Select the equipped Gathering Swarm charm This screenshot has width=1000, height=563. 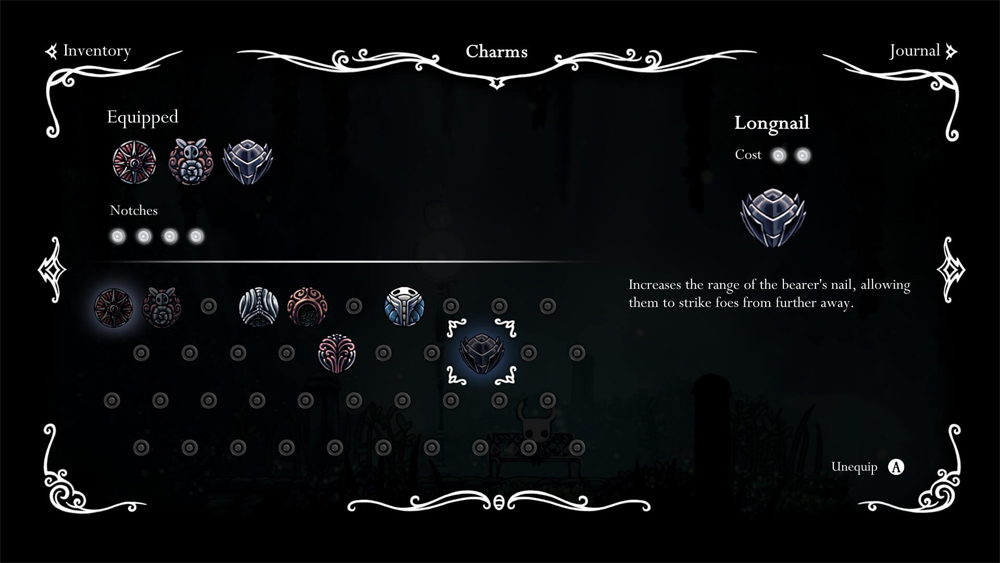(190, 161)
